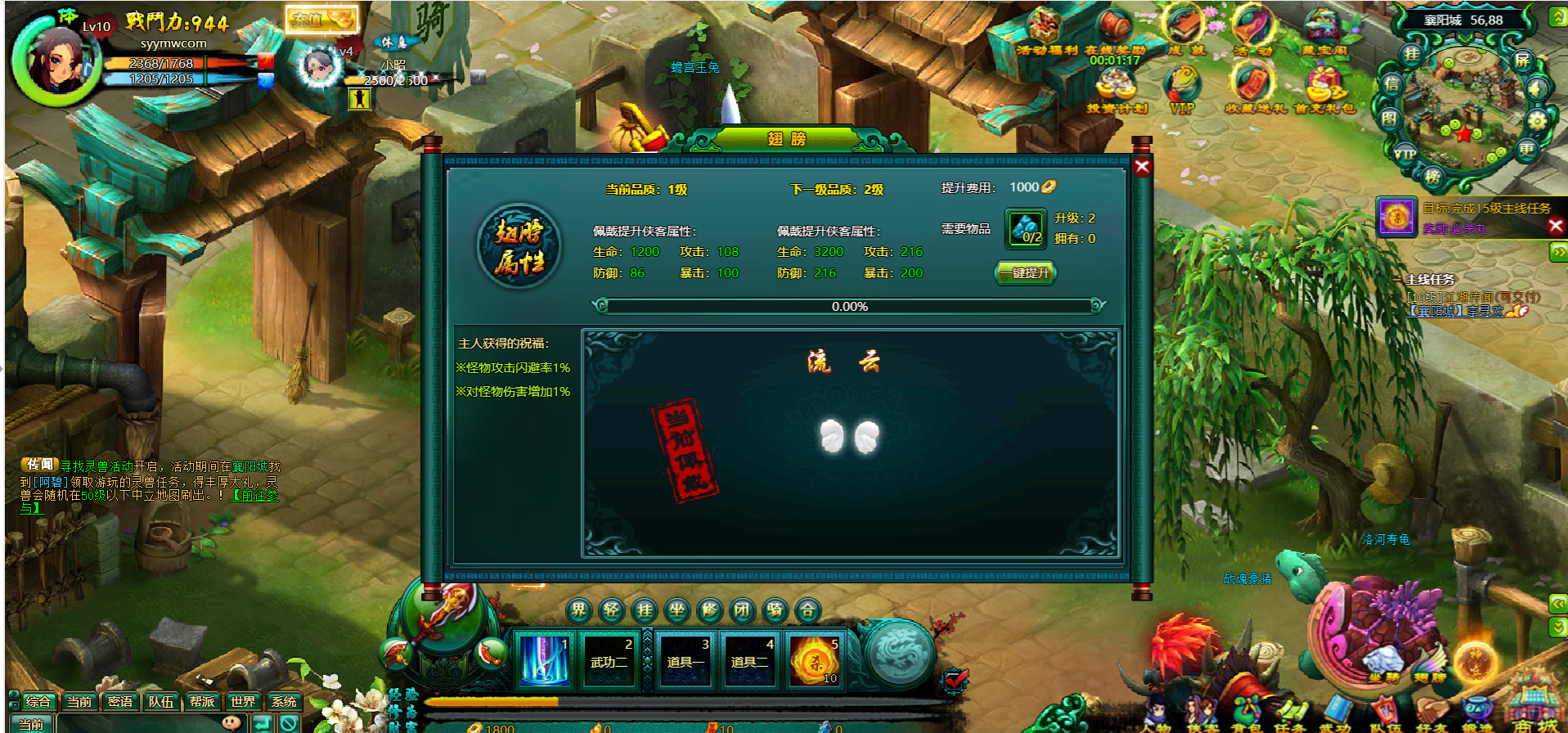
Task: Switch to the 世界 chat tab
Action: 243,701
